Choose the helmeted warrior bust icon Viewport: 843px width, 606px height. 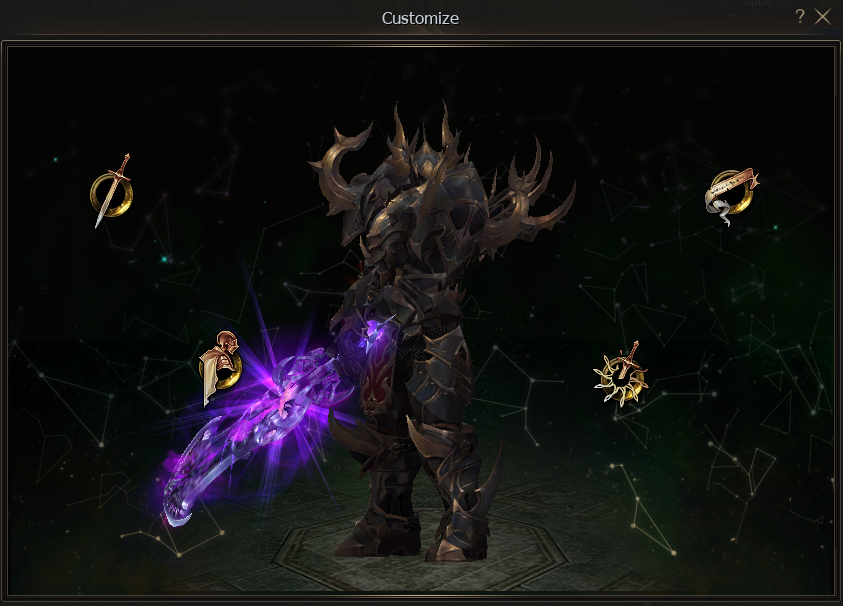(x=220, y=367)
